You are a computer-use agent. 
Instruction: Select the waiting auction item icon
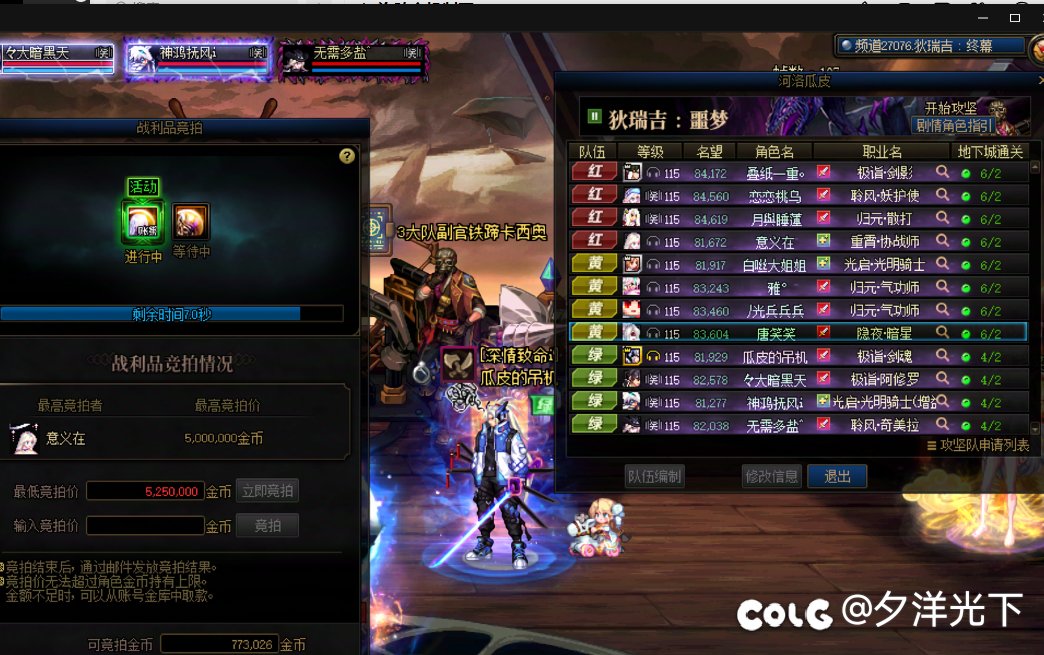191,221
